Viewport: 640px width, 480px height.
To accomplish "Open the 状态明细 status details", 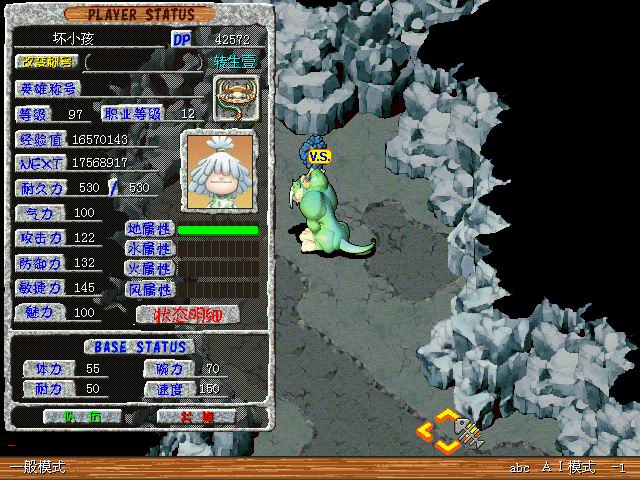I will 188,314.
